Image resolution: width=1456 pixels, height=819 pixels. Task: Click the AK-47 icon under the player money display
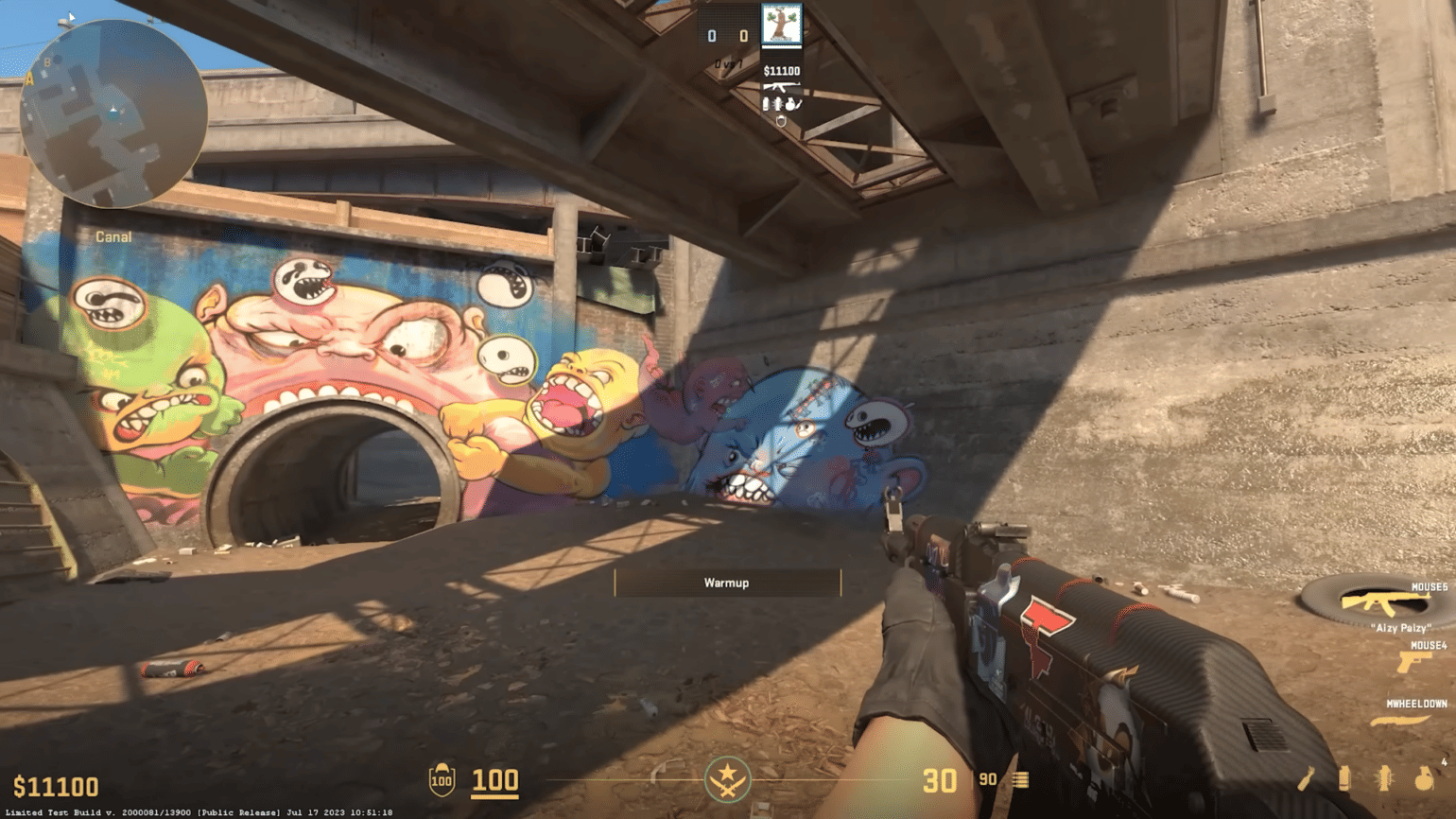(x=783, y=87)
